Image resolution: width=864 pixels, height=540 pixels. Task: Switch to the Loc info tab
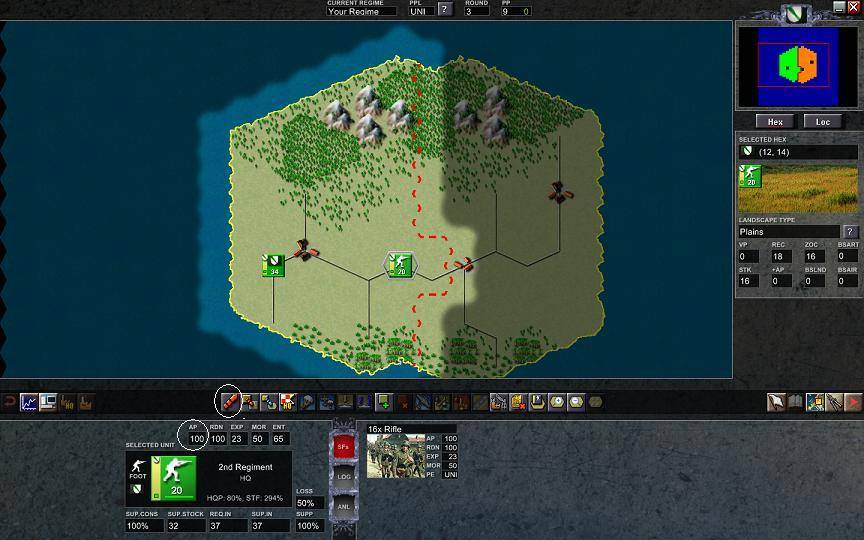823,122
